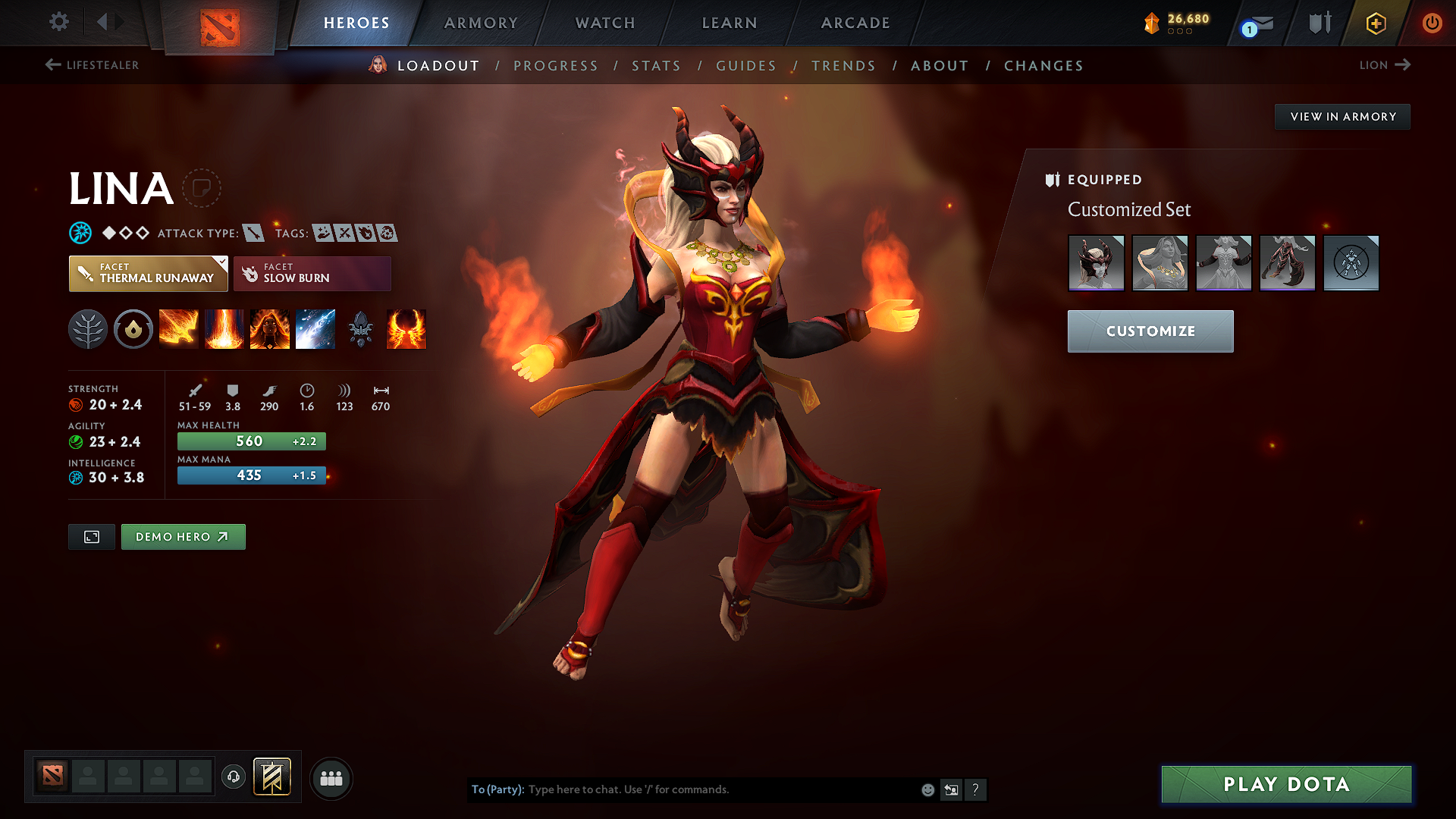
Task: Select the Dragon Slave ability icon
Action: point(179,329)
